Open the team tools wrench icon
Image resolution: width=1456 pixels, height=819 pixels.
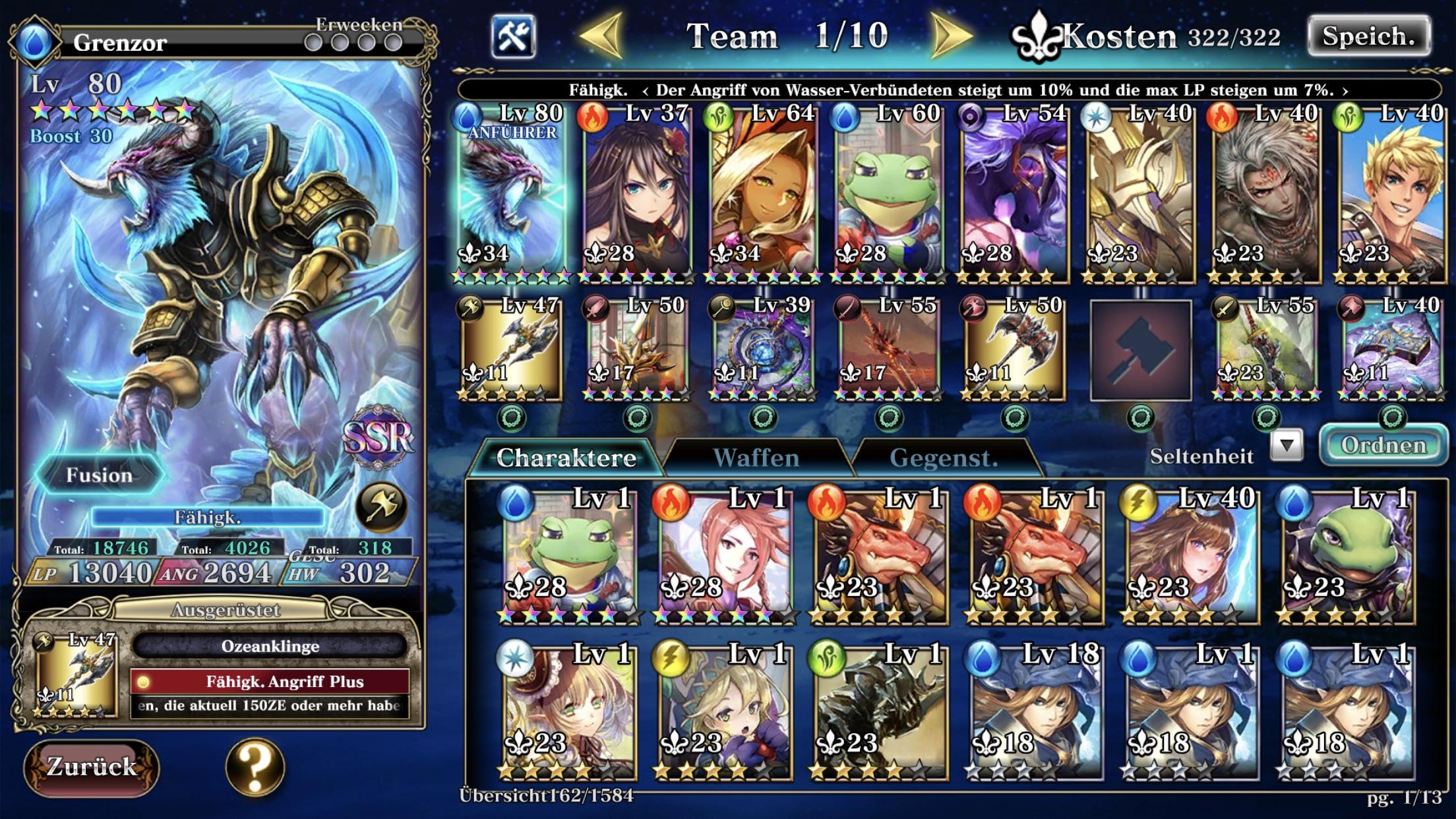pyautogui.click(x=513, y=36)
